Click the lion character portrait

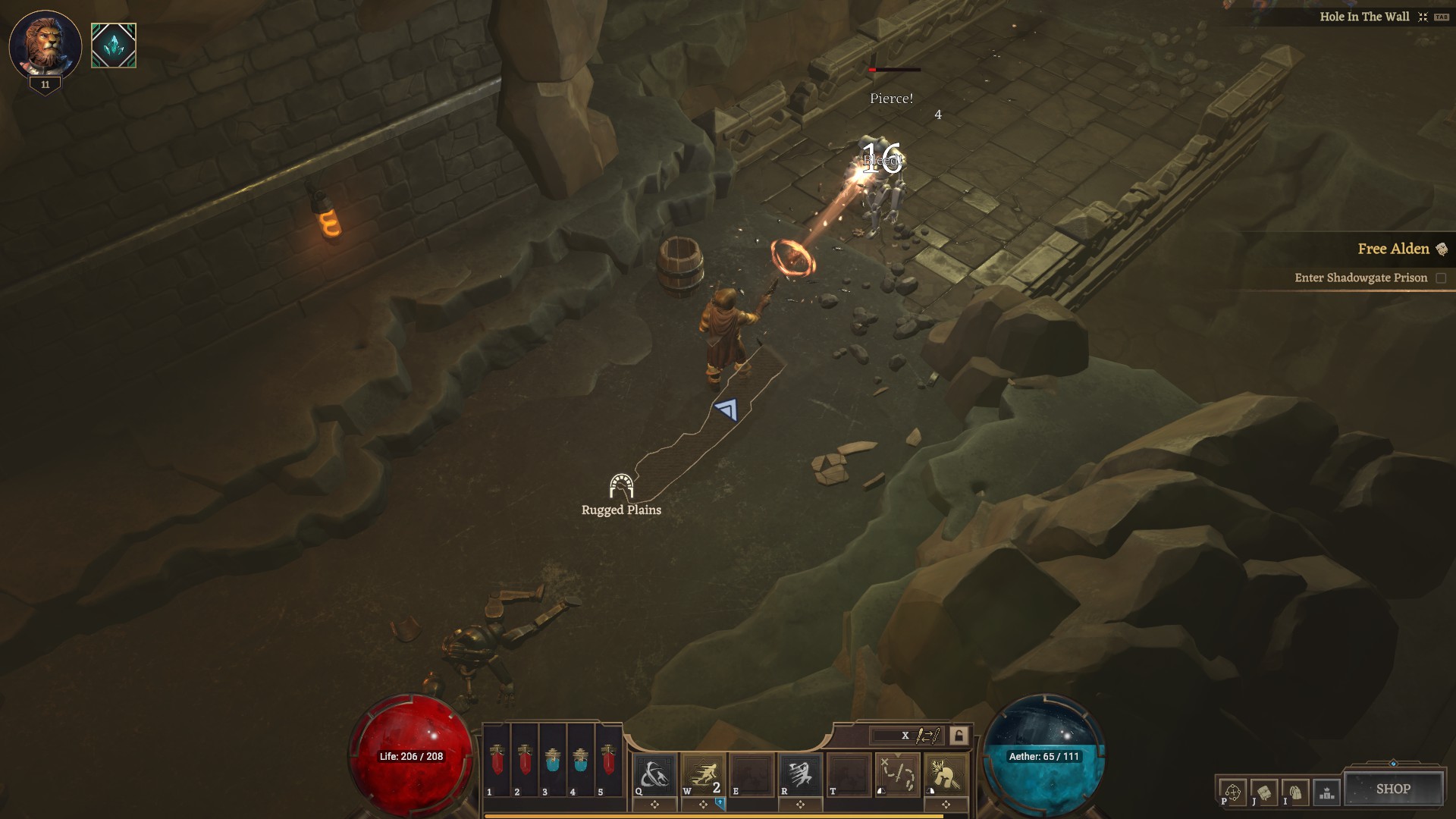pyautogui.click(x=45, y=44)
